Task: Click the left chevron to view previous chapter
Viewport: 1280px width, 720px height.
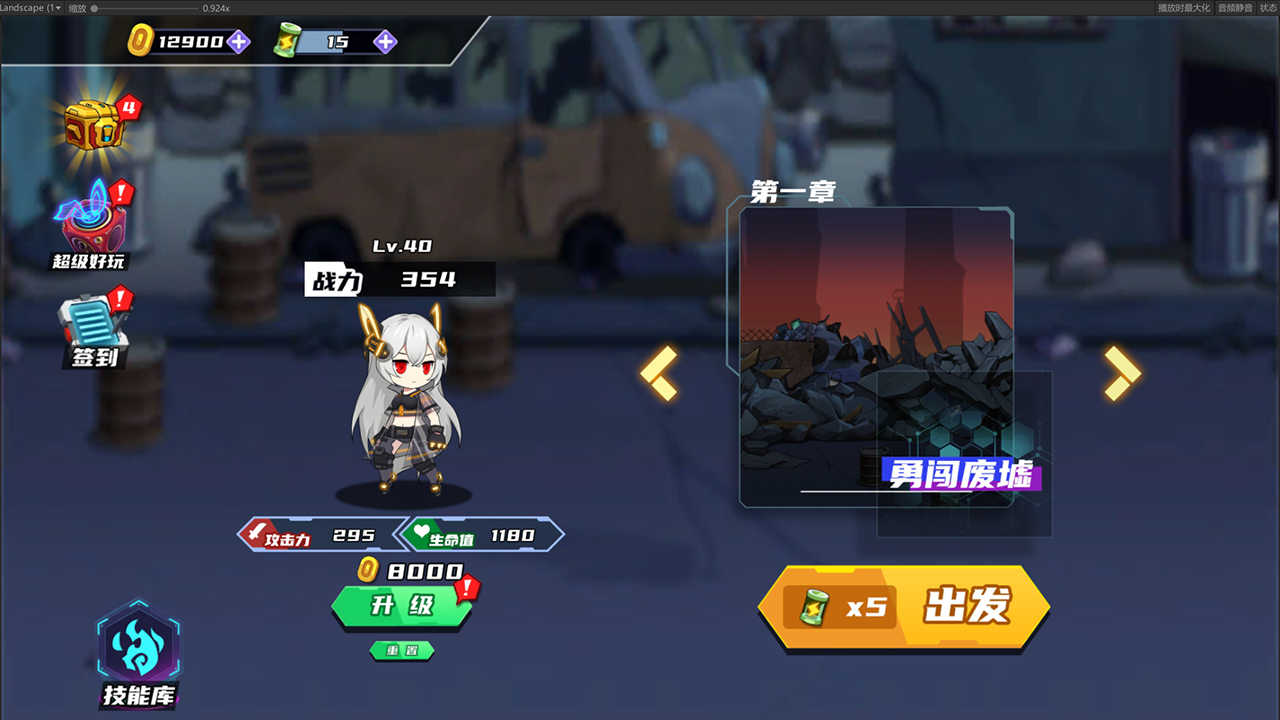Action: point(659,377)
